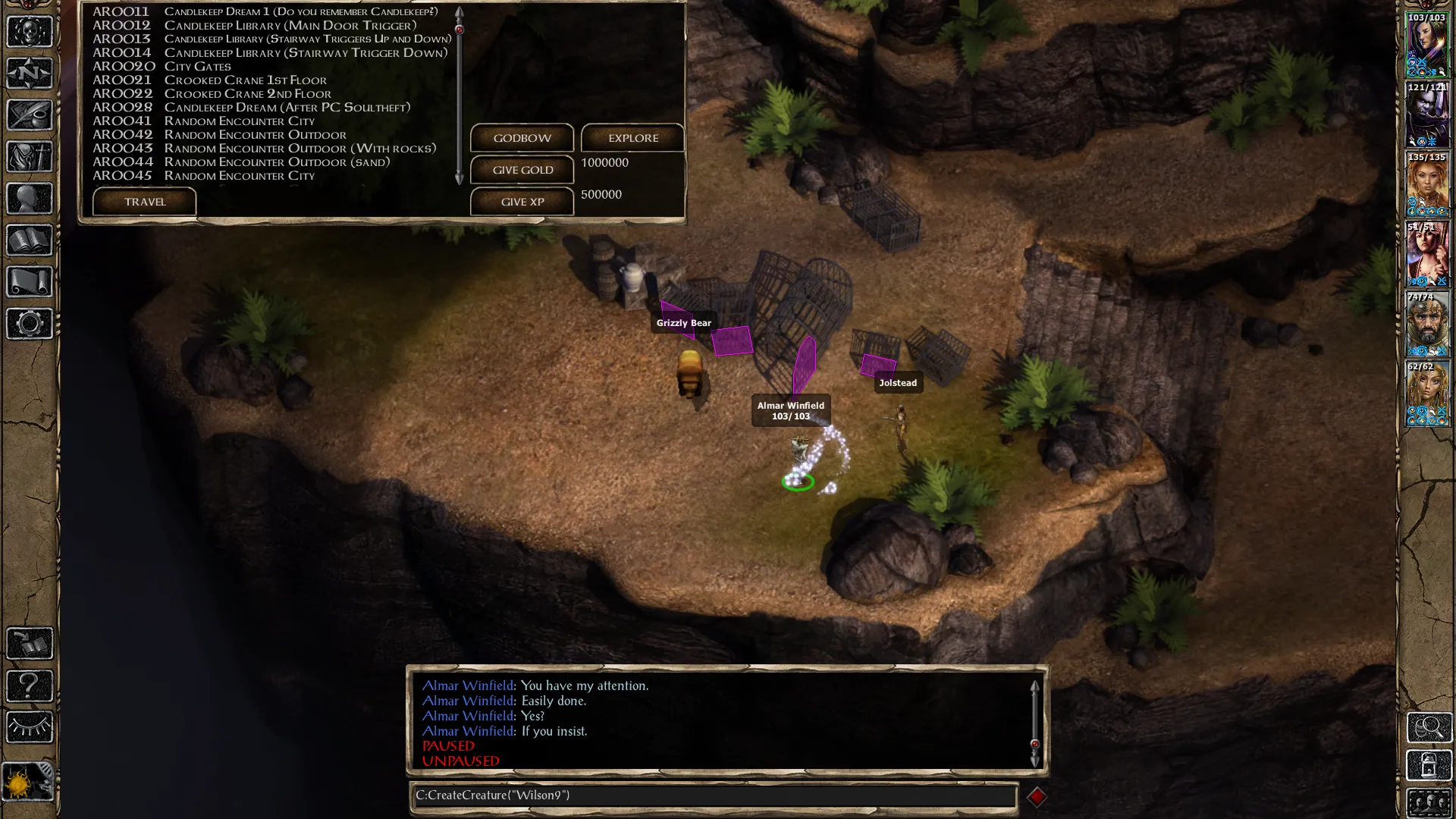
Task: Click the magnifying glass icon
Action: [1429, 727]
